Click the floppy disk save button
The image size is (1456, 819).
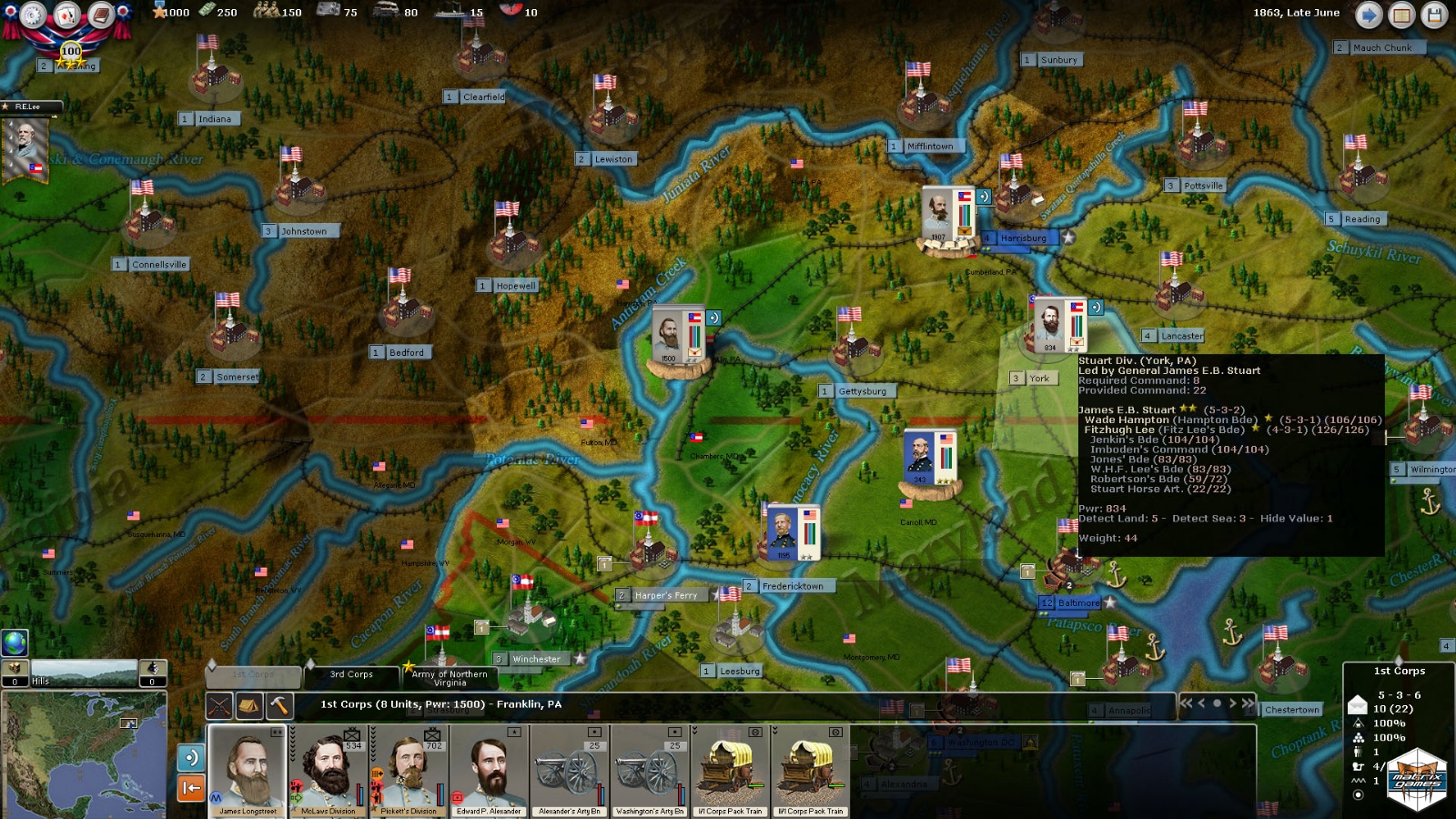click(1434, 15)
